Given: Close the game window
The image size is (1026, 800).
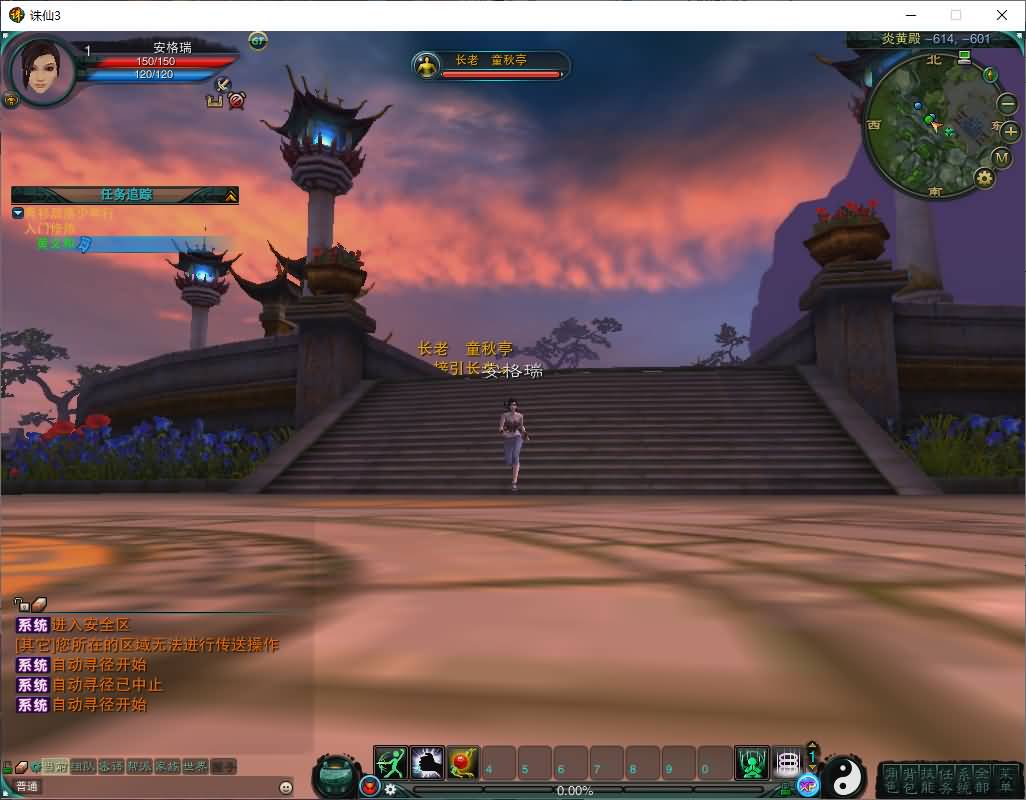Looking at the screenshot, I should click(x=1002, y=15).
